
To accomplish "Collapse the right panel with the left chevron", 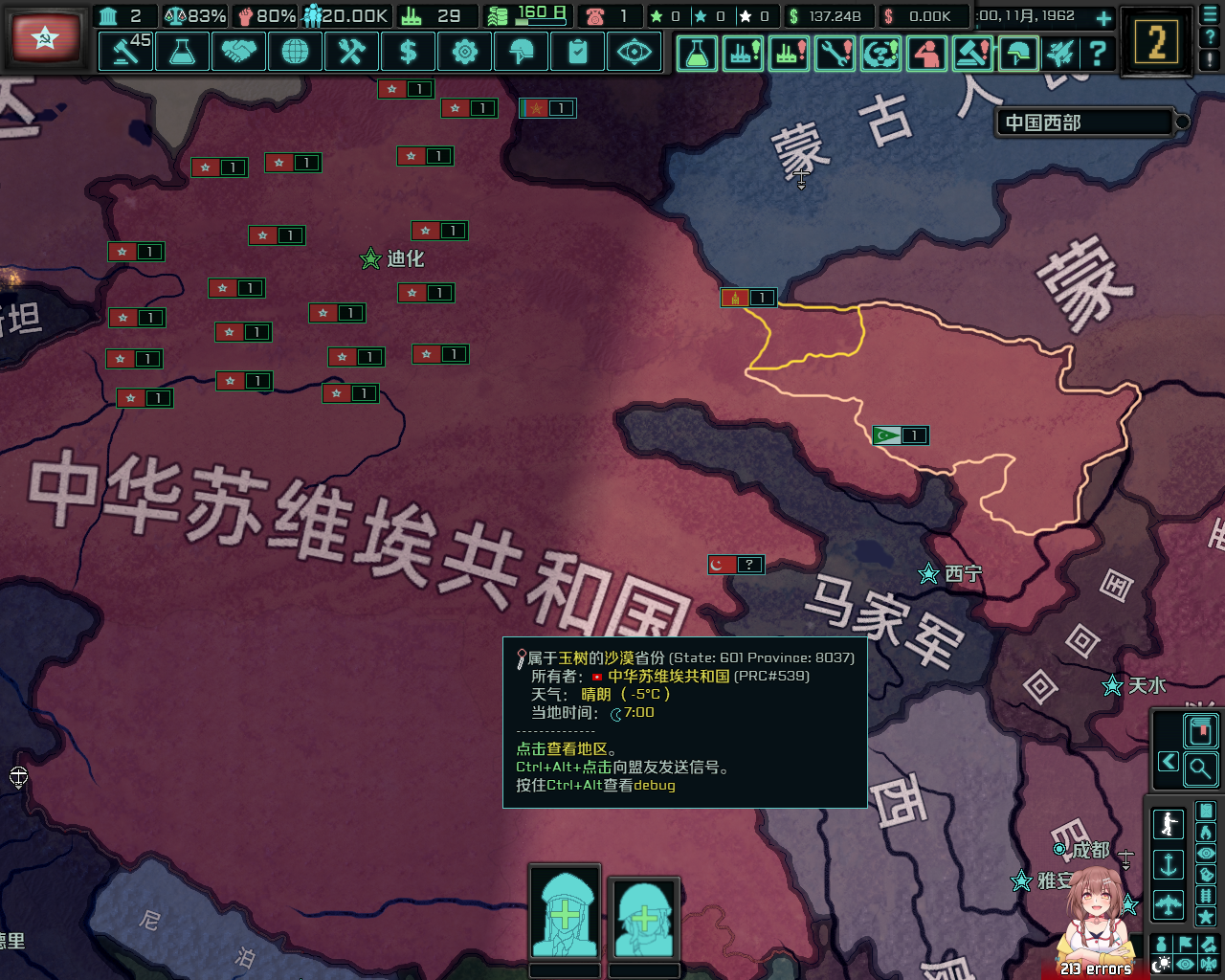I will point(1169,761).
